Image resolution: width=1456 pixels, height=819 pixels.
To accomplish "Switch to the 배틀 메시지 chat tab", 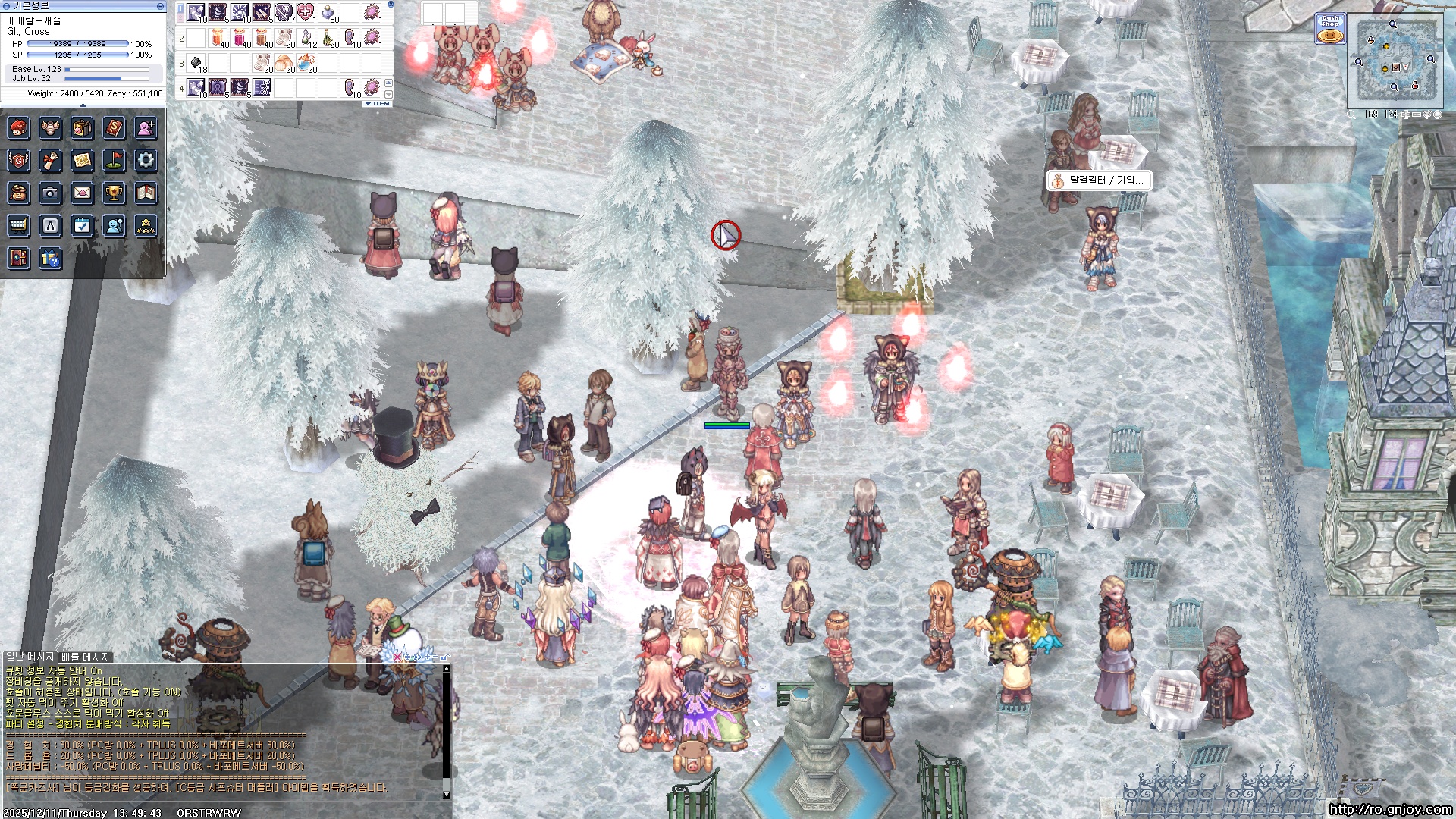I will click(86, 657).
